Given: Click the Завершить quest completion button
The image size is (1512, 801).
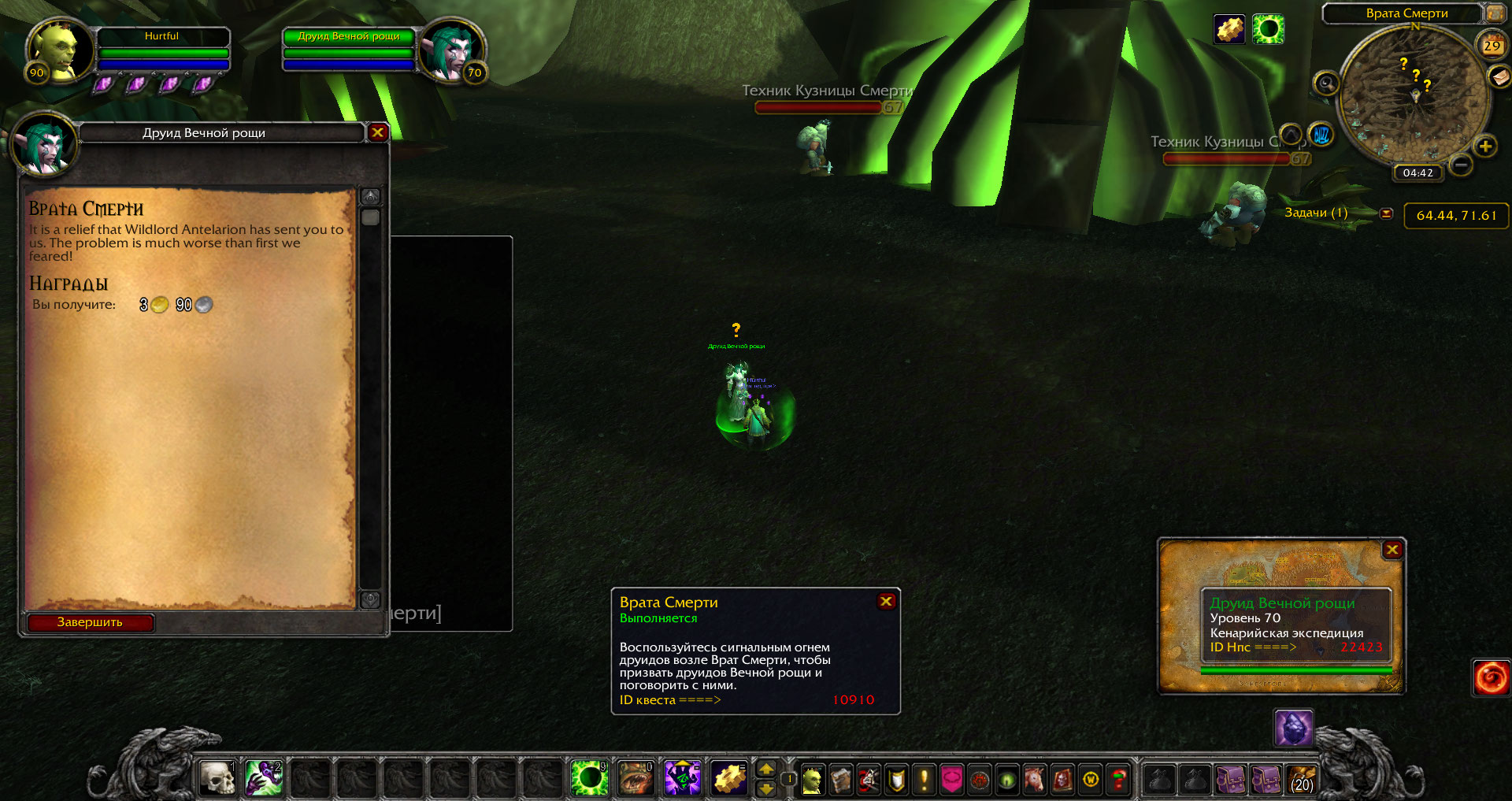Looking at the screenshot, I should coord(90,622).
